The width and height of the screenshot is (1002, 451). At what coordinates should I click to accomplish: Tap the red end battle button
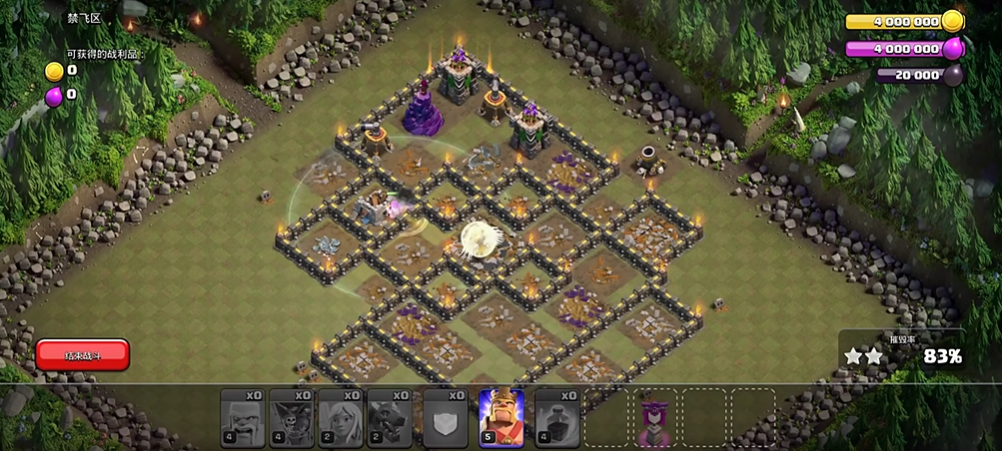82,354
